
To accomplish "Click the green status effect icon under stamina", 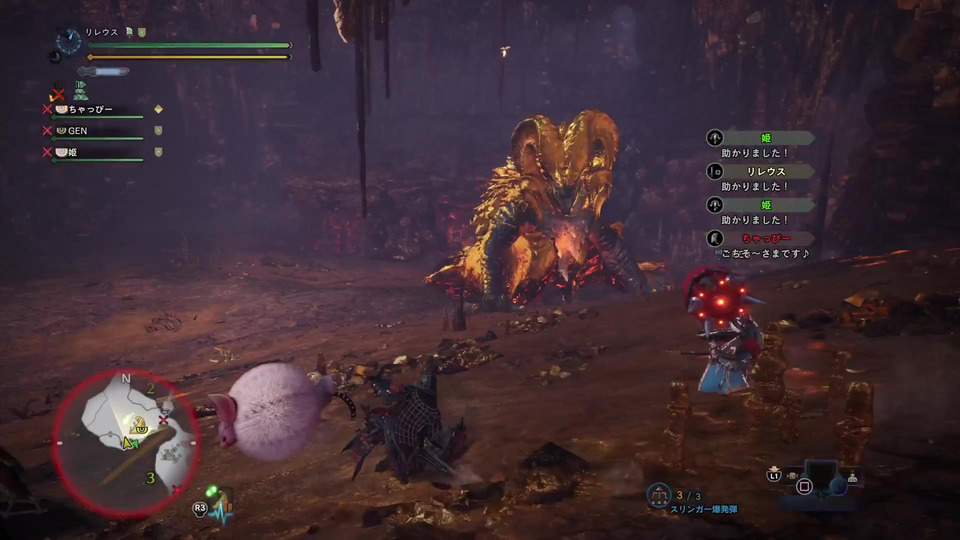I will [82, 90].
